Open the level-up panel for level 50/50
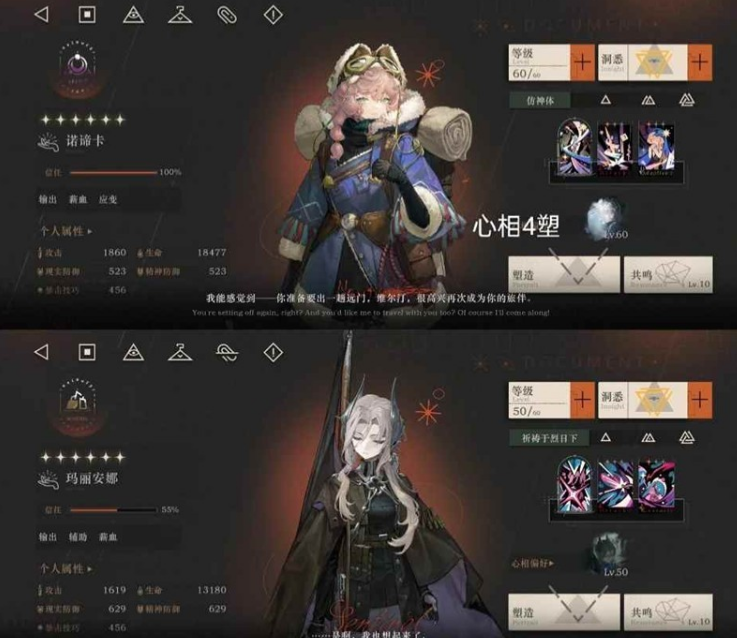Screen dimensions: 737x638 pos(551,397)
